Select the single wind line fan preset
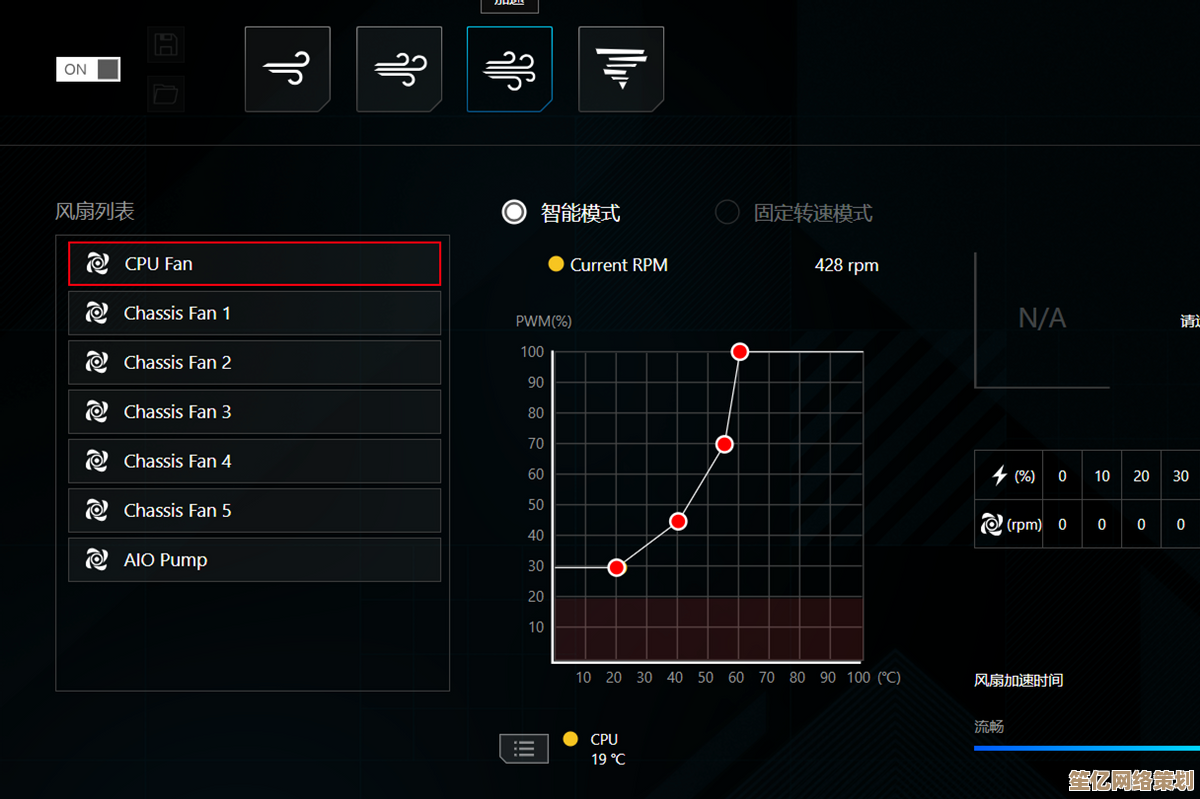Viewport: 1200px width, 799px height. (x=287, y=69)
